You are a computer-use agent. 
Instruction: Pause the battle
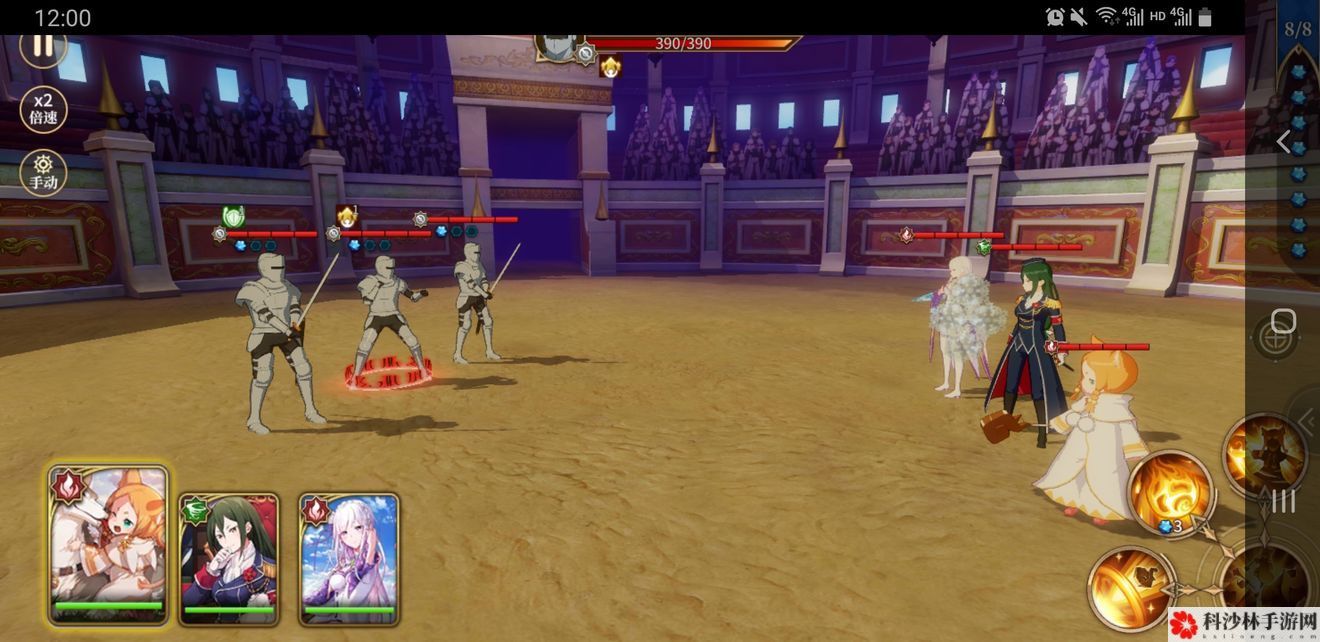(43, 46)
